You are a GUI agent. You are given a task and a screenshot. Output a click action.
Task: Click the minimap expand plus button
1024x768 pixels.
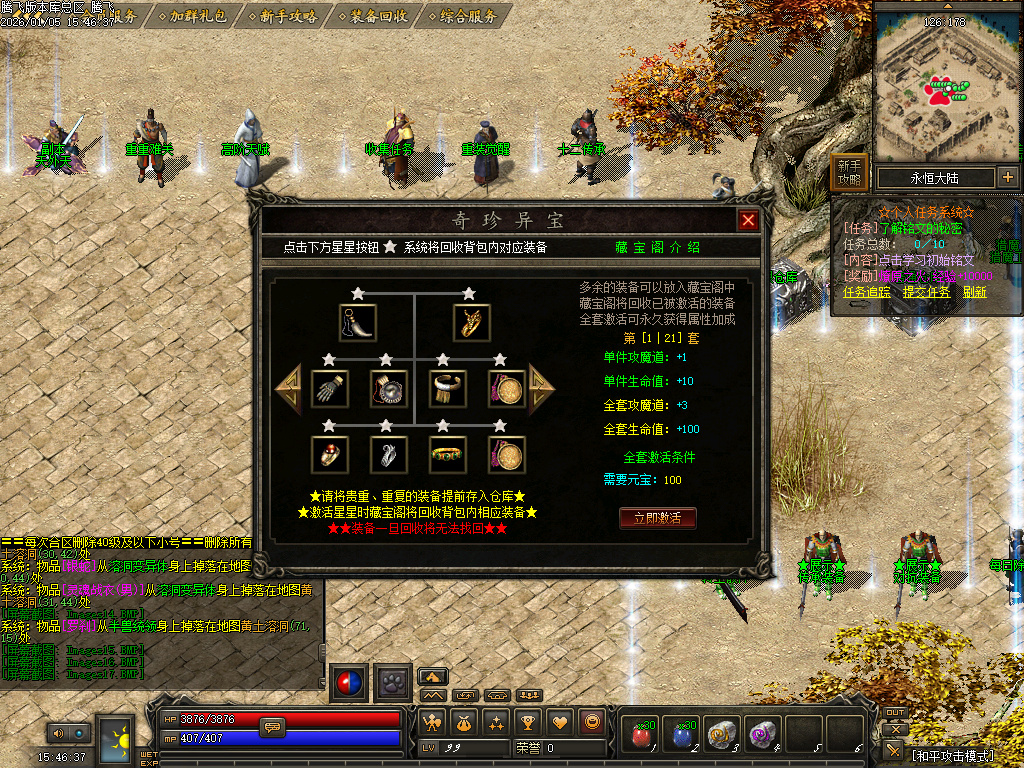[1007, 178]
